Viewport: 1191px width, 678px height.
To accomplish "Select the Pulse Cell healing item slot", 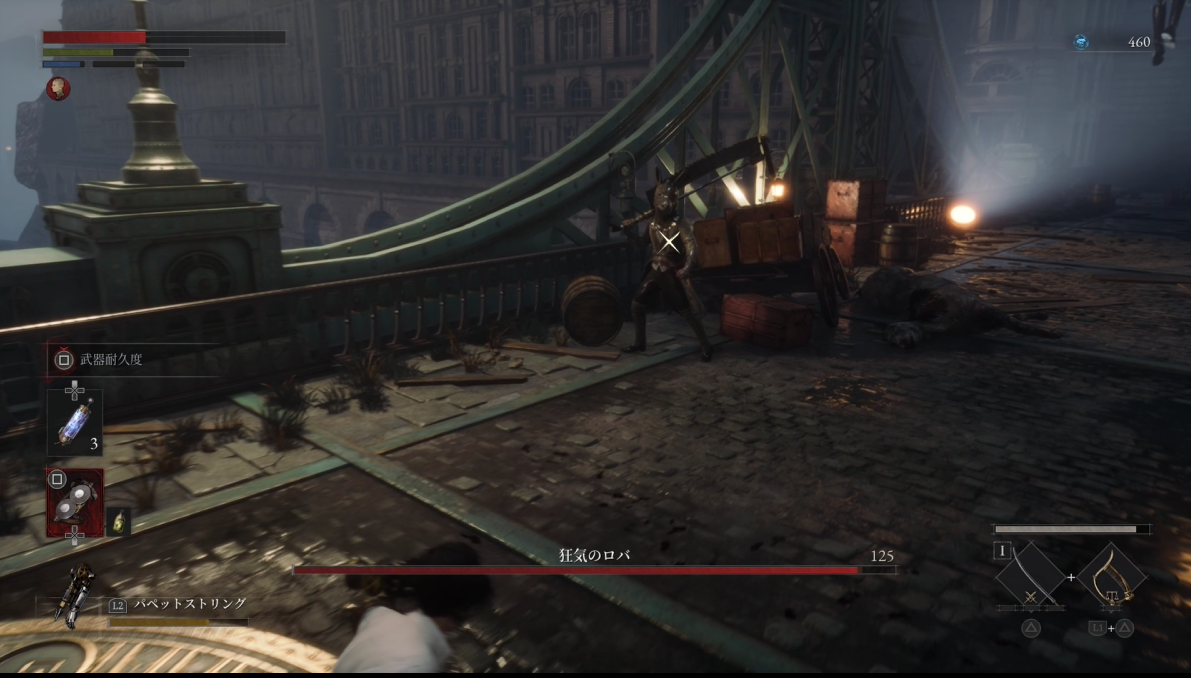I will [75, 422].
